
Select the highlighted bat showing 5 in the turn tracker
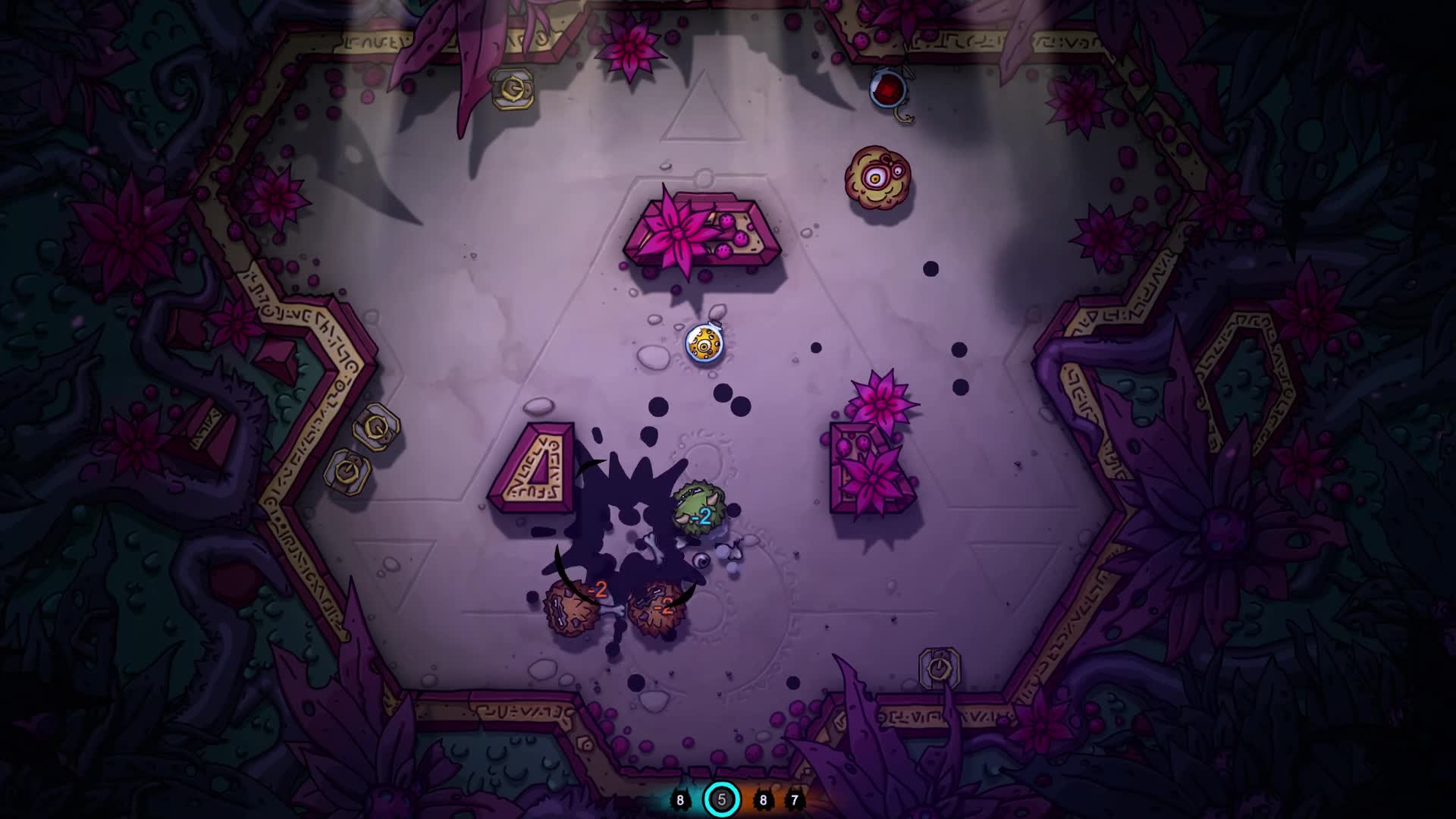(722, 798)
